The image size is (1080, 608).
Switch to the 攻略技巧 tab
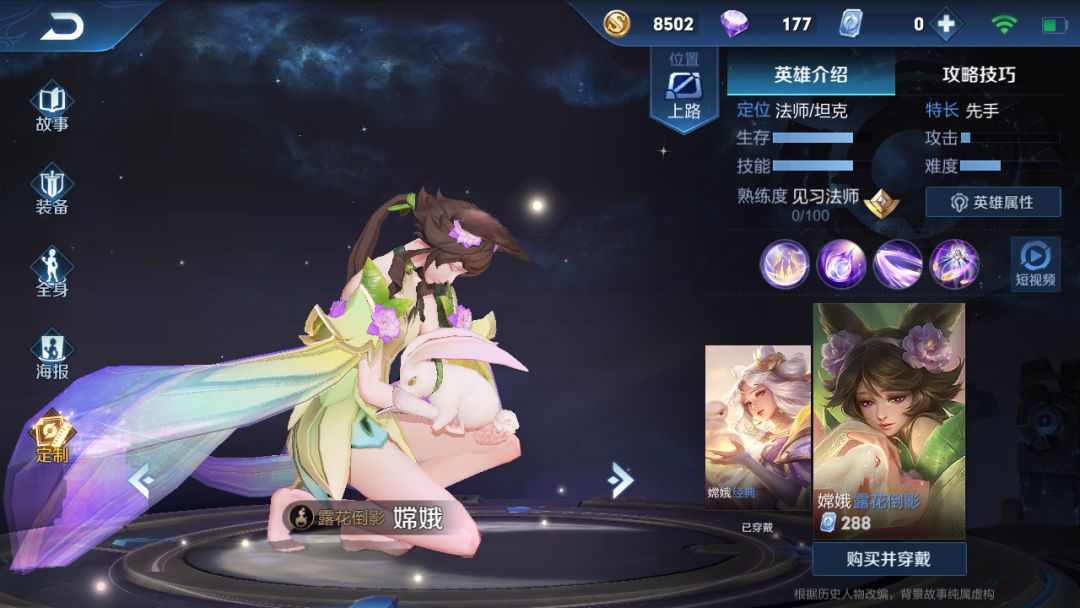click(978, 75)
